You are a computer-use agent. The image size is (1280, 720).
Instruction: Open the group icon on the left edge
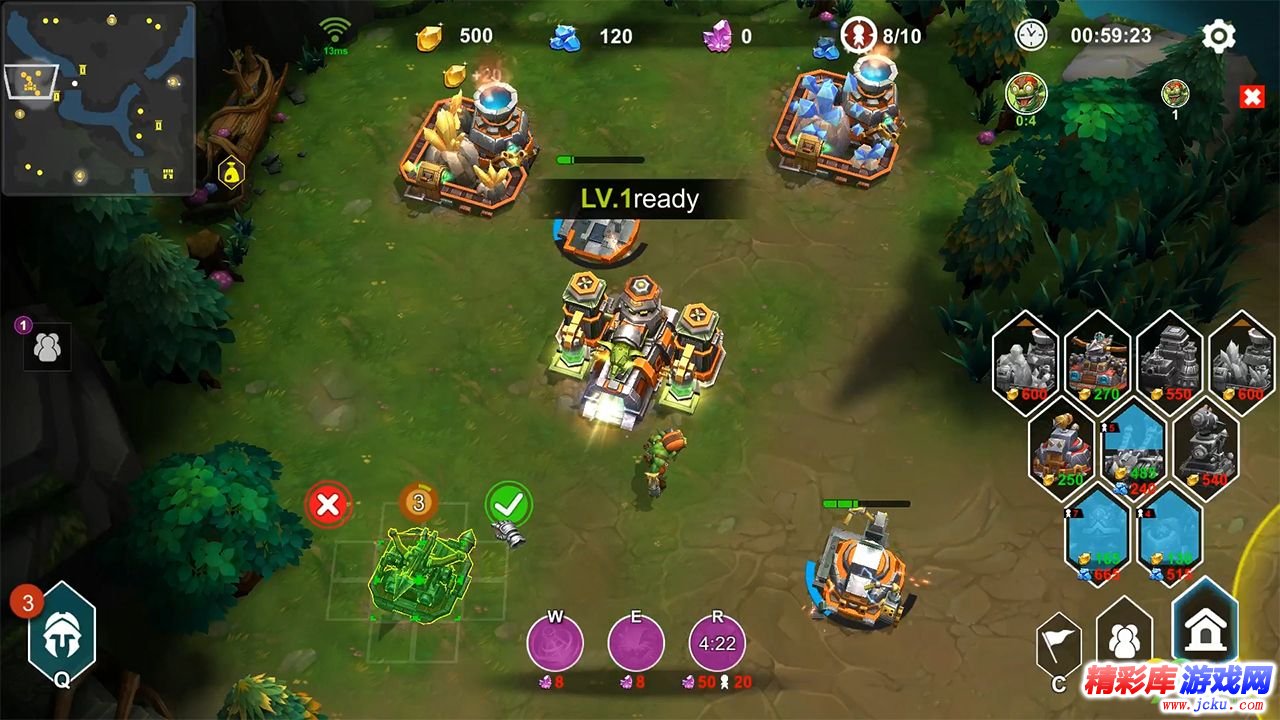[x=47, y=347]
